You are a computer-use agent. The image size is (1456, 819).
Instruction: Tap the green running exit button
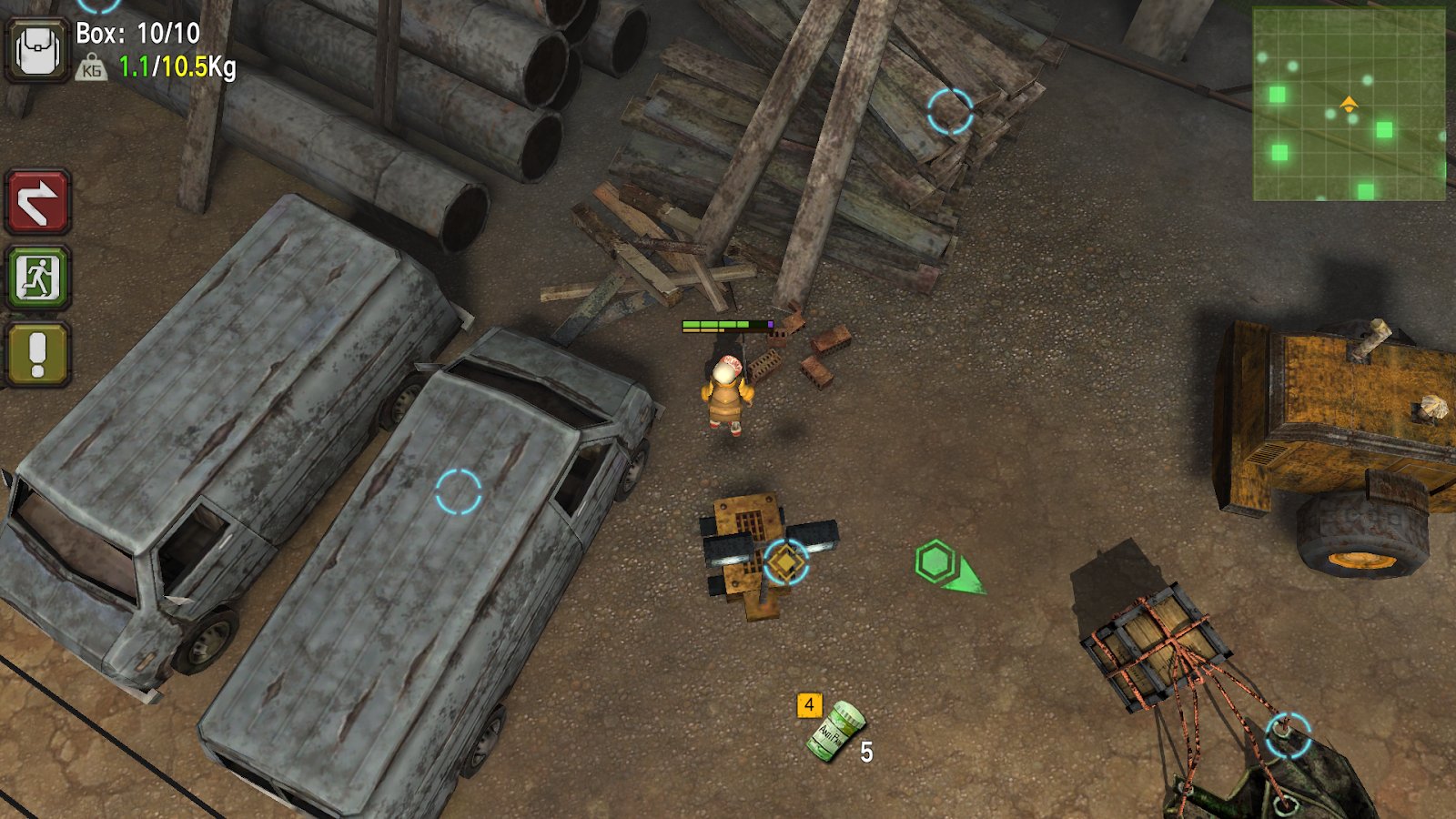(x=37, y=278)
